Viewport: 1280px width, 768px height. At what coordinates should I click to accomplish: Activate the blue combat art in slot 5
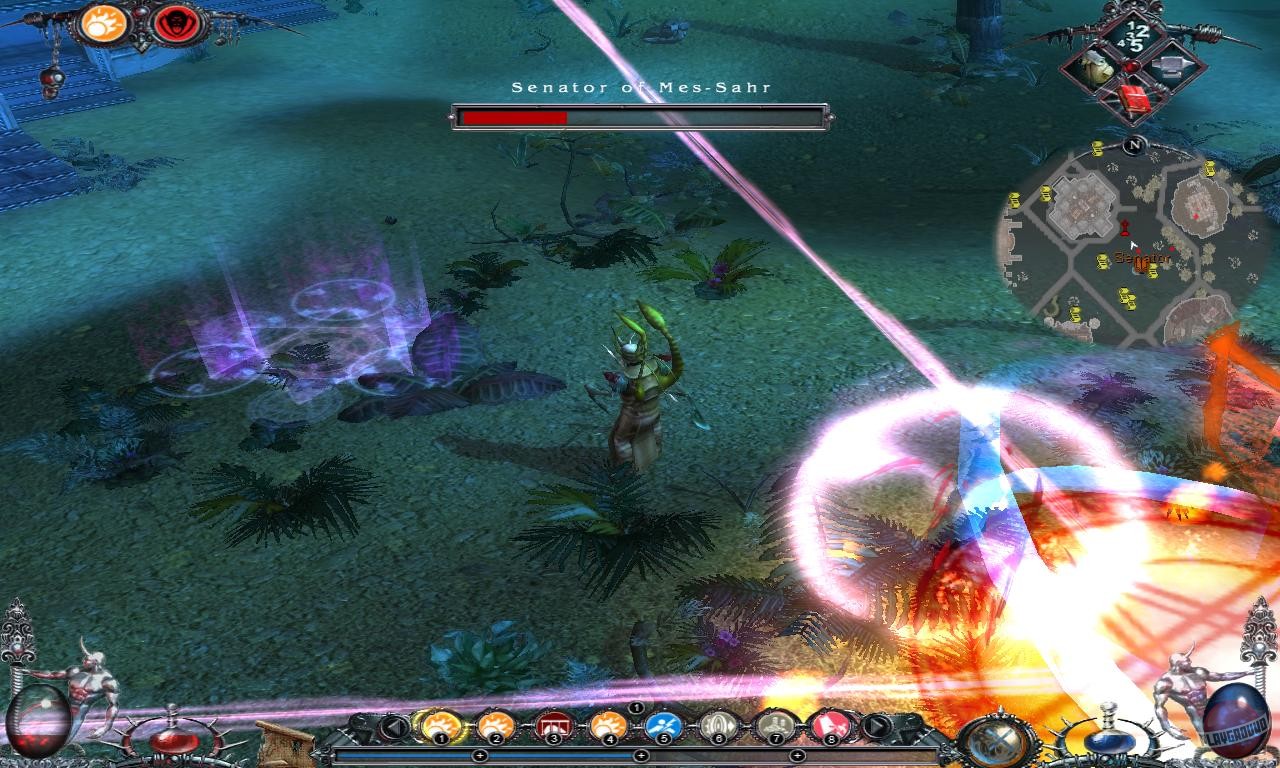coord(661,726)
